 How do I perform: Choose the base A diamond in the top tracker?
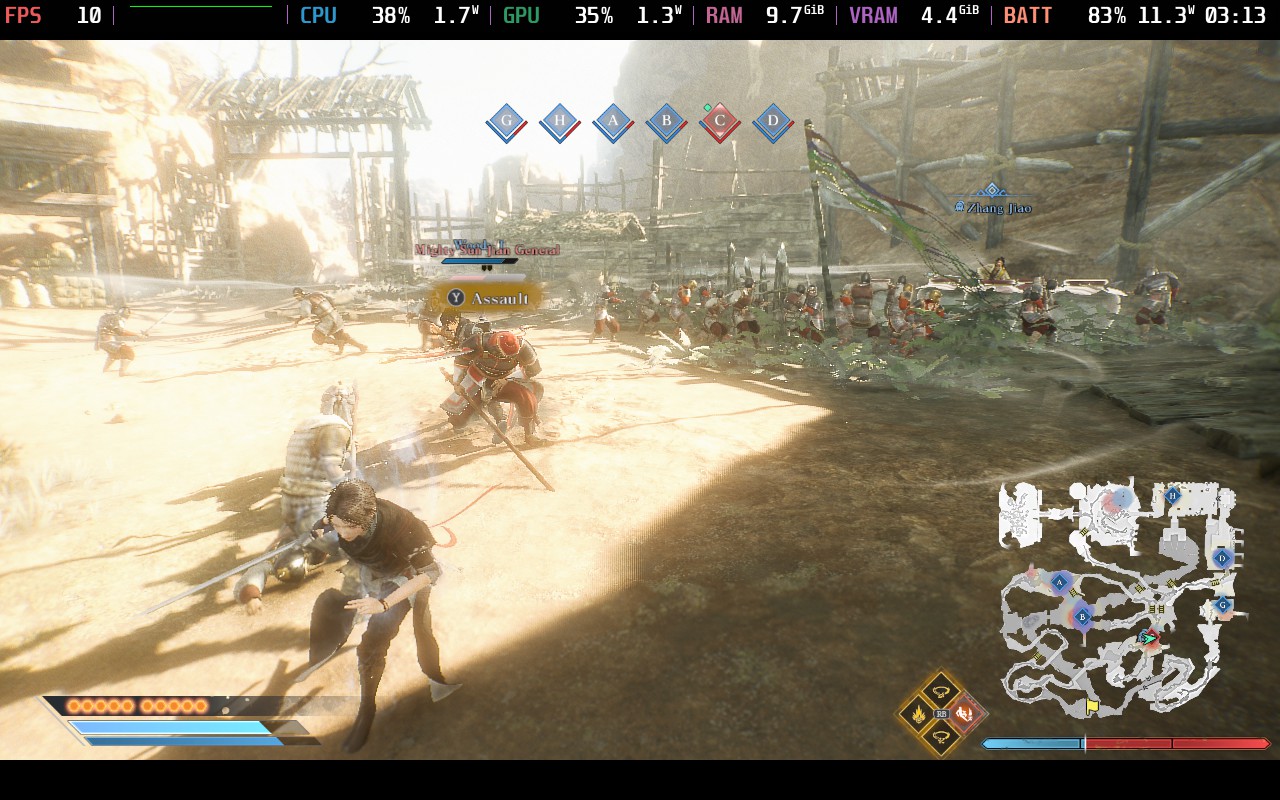pyautogui.click(x=613, y=122)
